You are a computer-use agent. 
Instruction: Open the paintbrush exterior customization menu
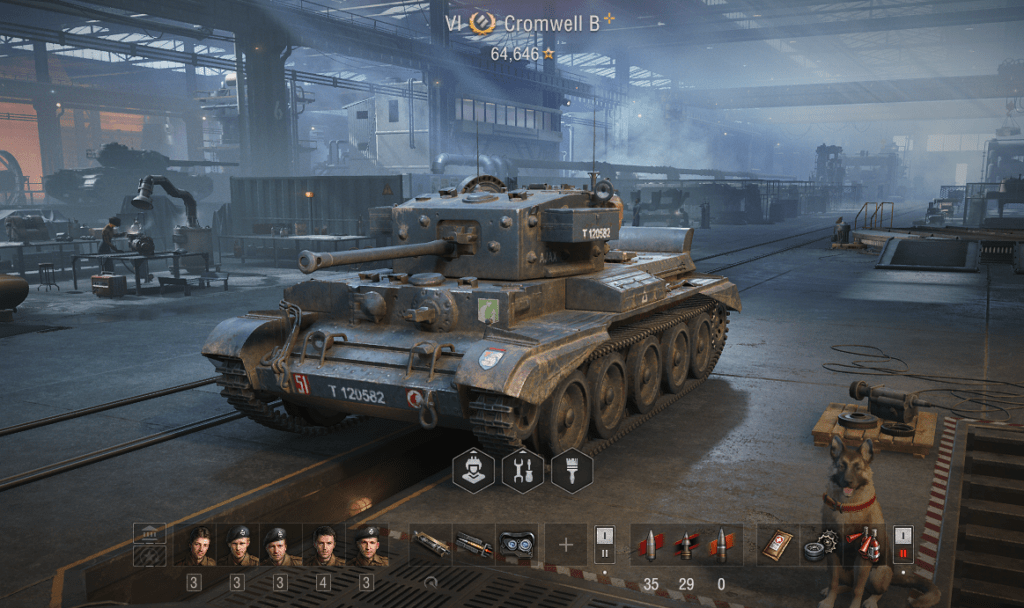pyautogui.click(x=571, y=469)
